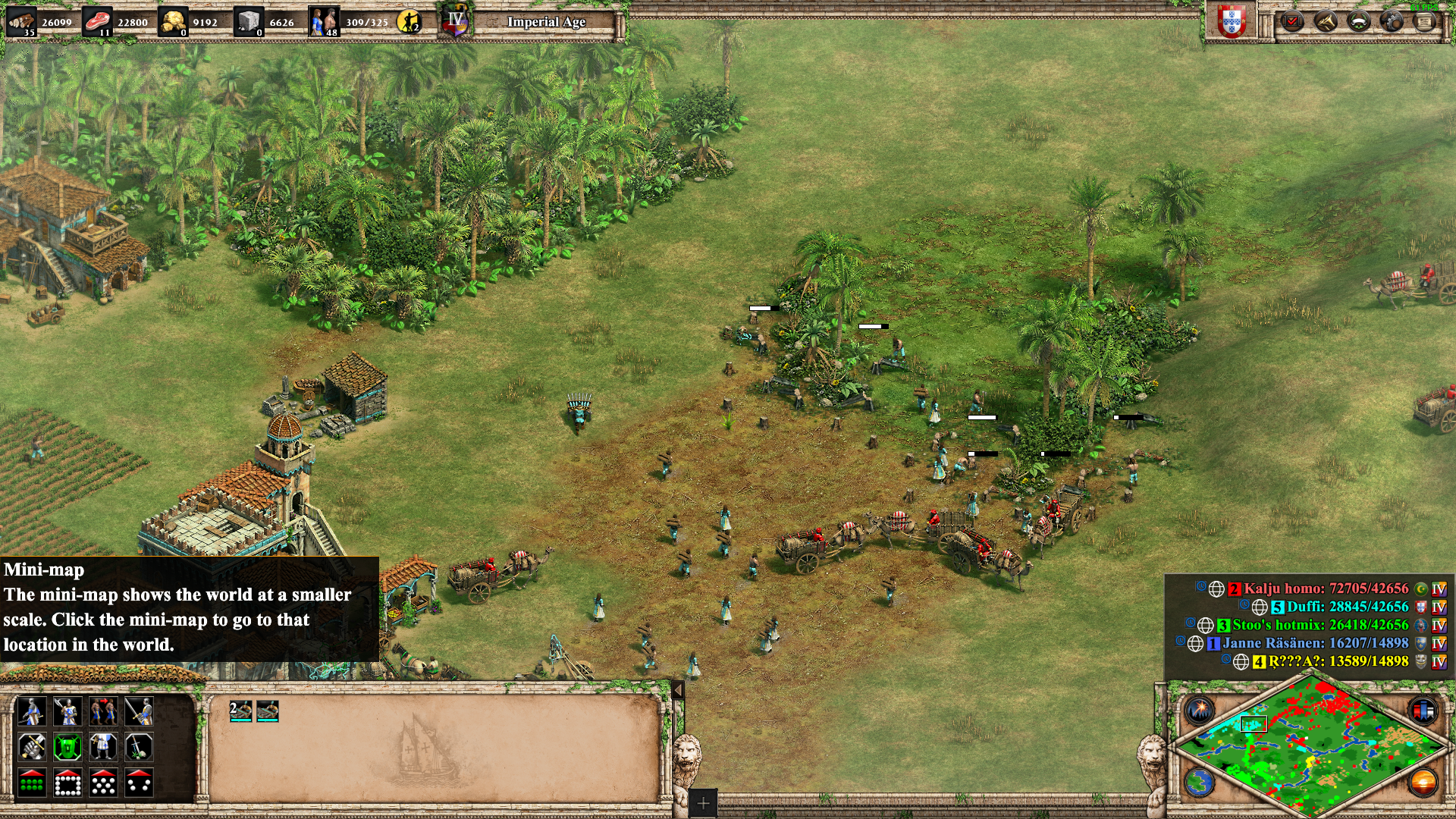Click the Portuguese civilization shield emblem
The width and height of the screenshot is (1456, 819).
tap(1232, 21)
